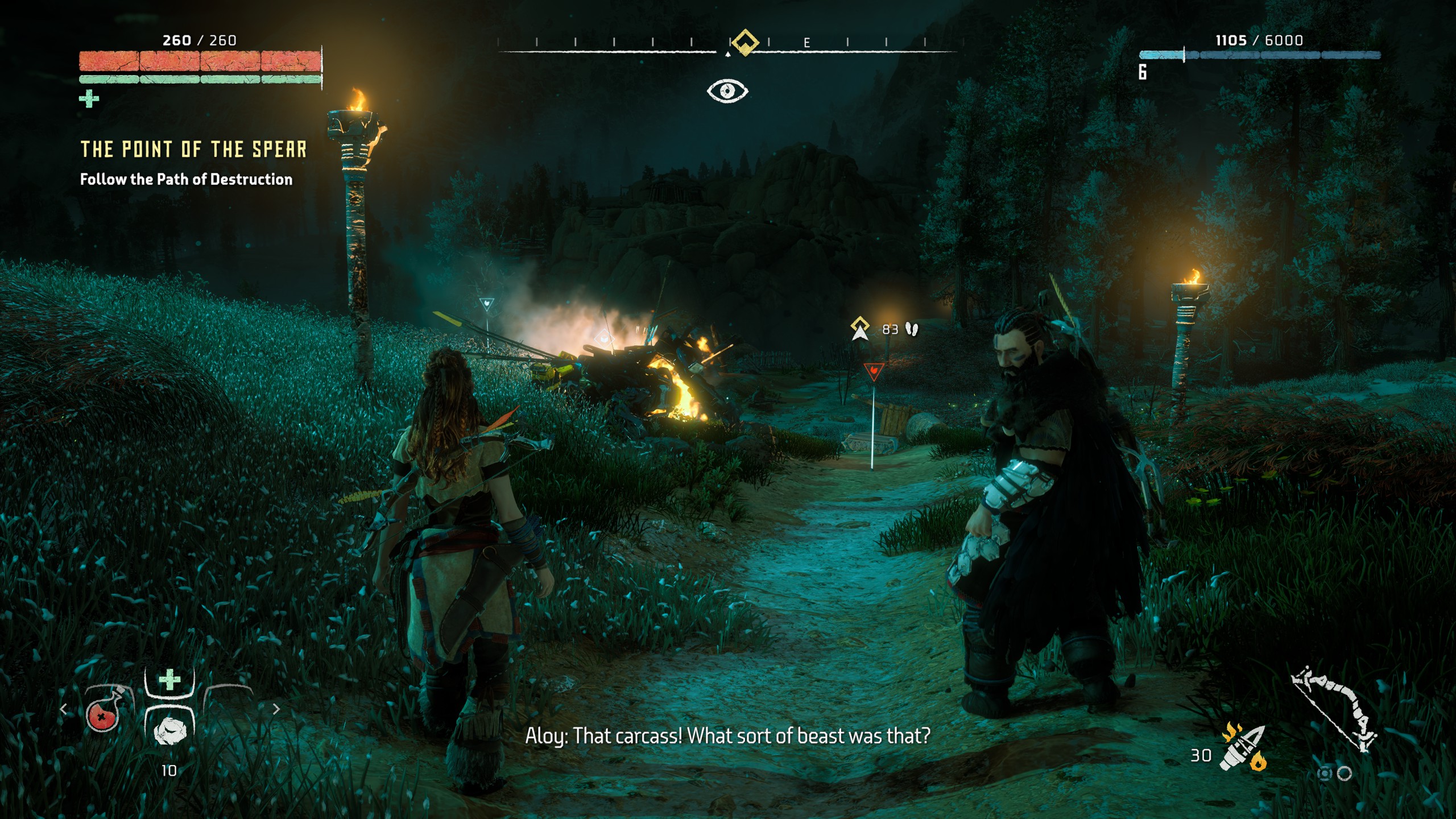The height and width of the screenshot is (819, 1456).
Task: Cycle tools with the left arrow
Action: 64,709
